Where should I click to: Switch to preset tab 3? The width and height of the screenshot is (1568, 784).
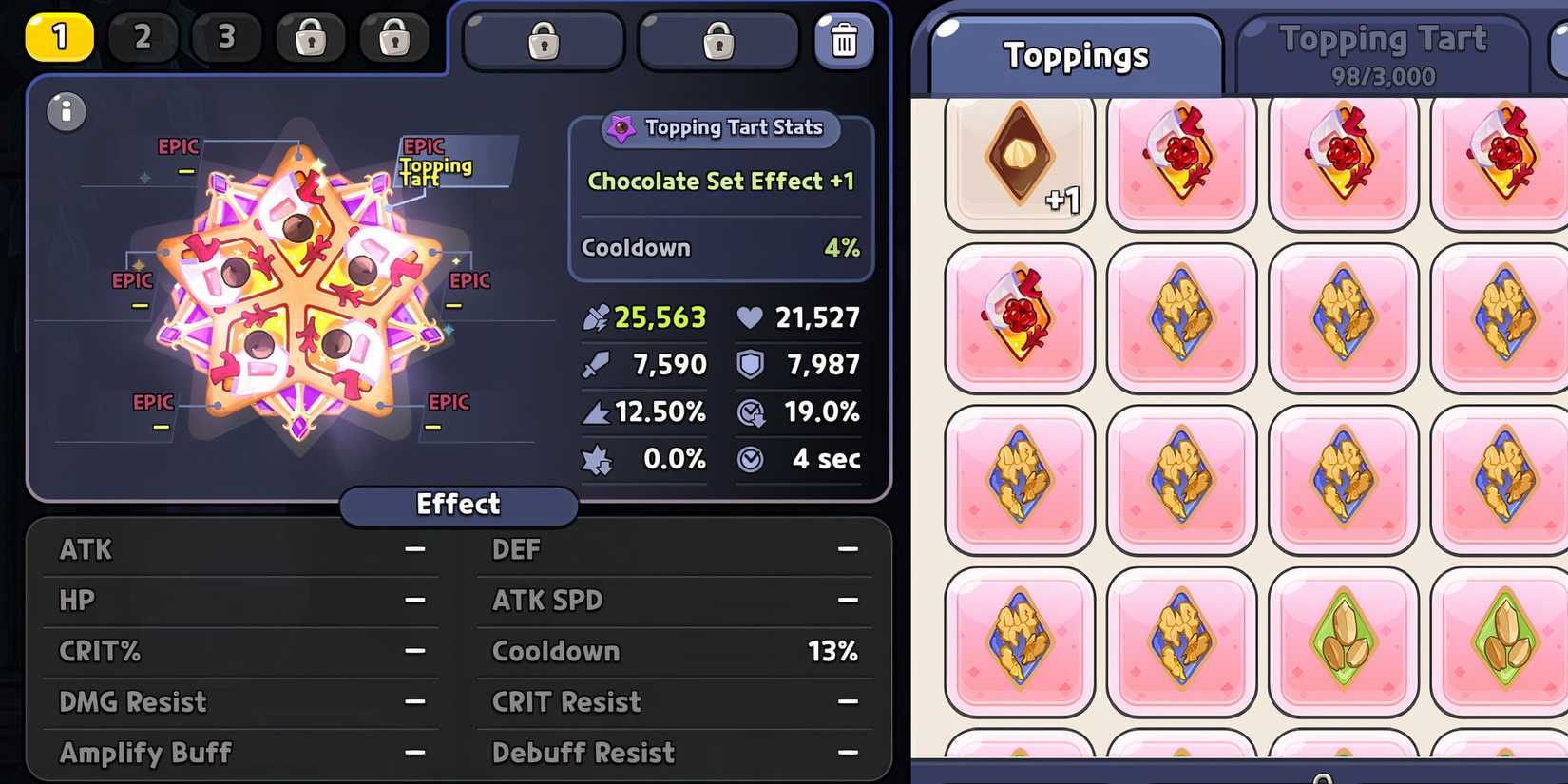click(x=226, y=38)
